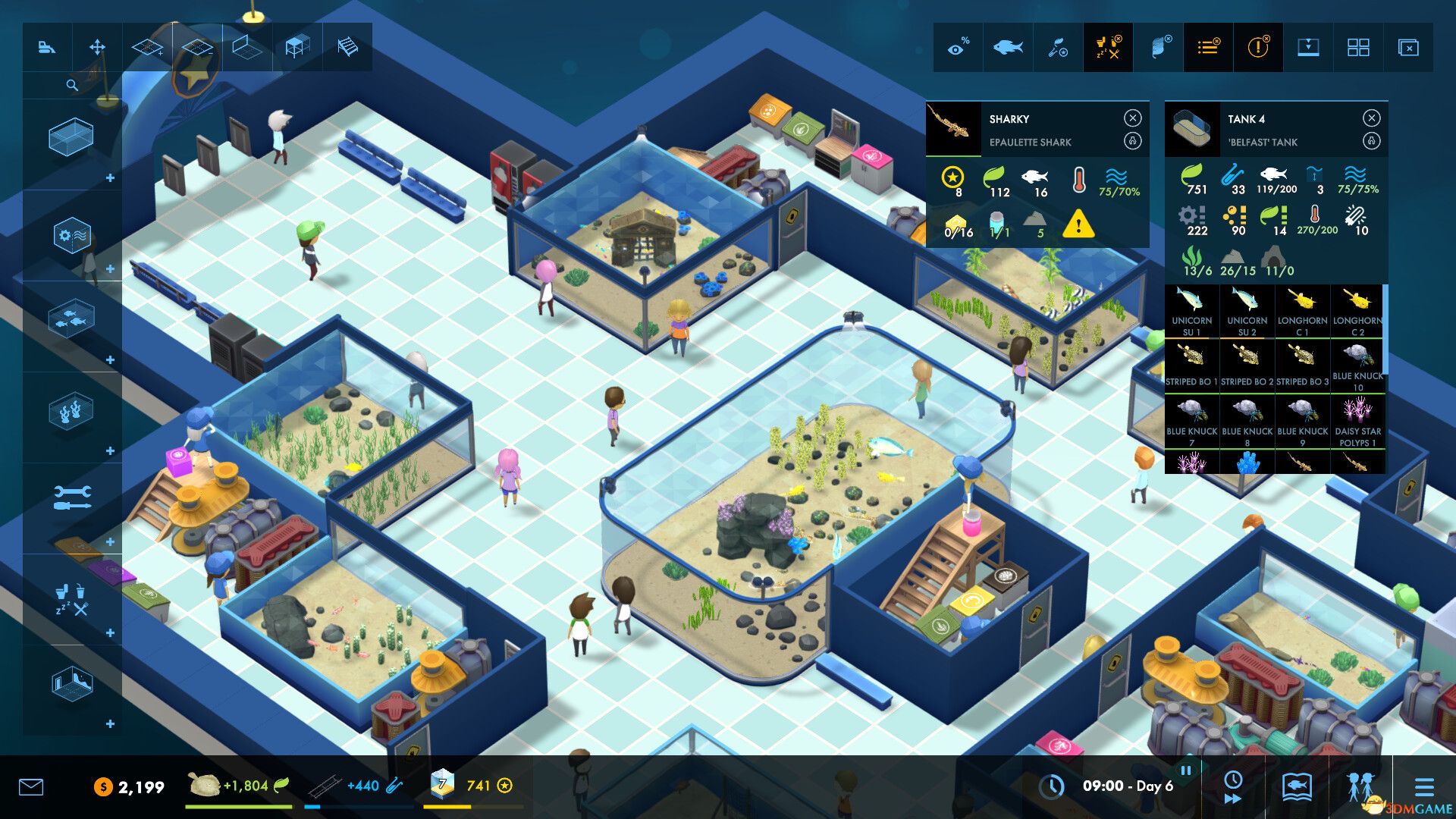Screen dimensions: 1456x819
Task: Select the bulldozer demolition tool
Action: coord(47,47)
